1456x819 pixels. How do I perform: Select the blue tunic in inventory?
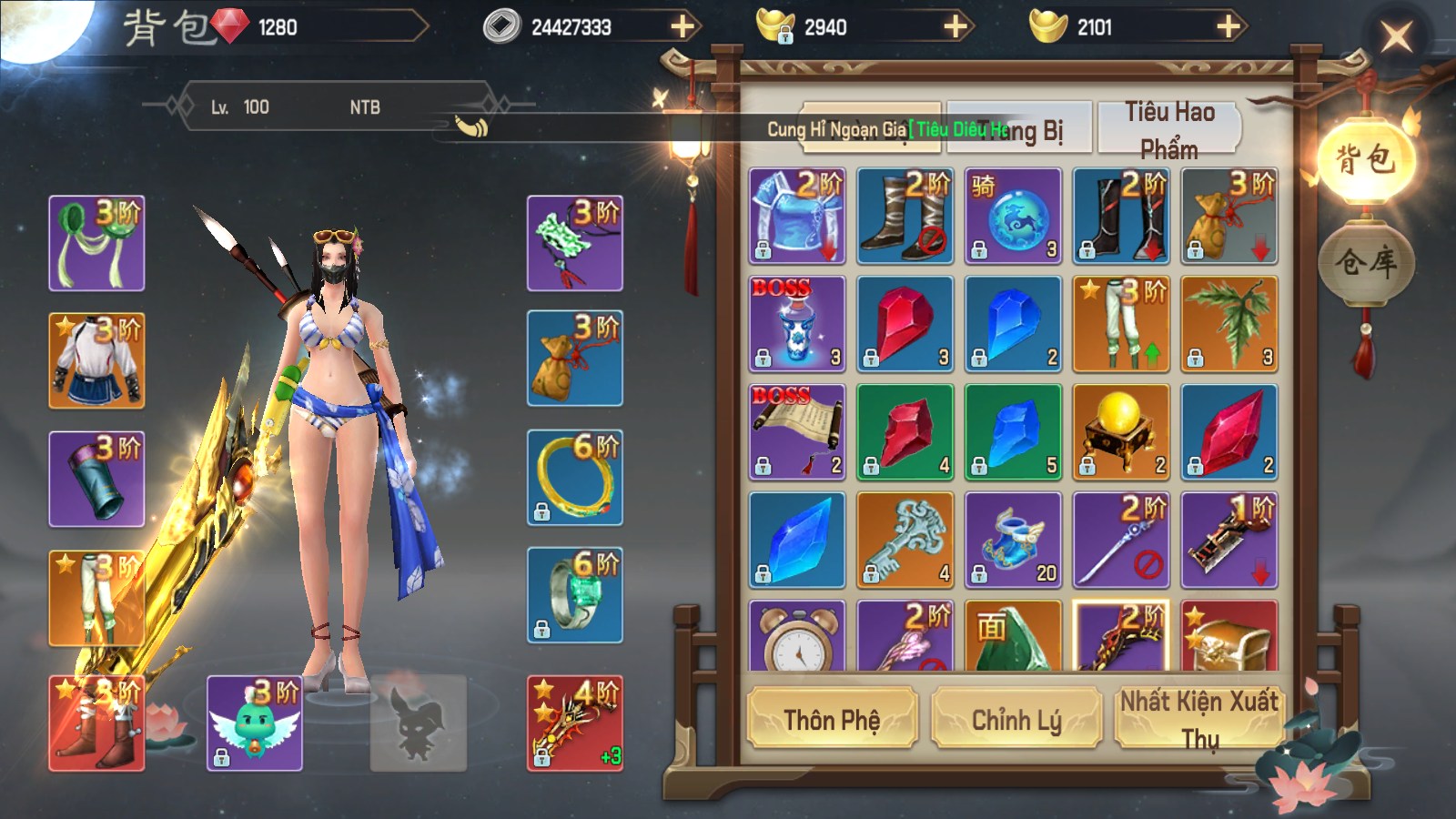[797, 216]
